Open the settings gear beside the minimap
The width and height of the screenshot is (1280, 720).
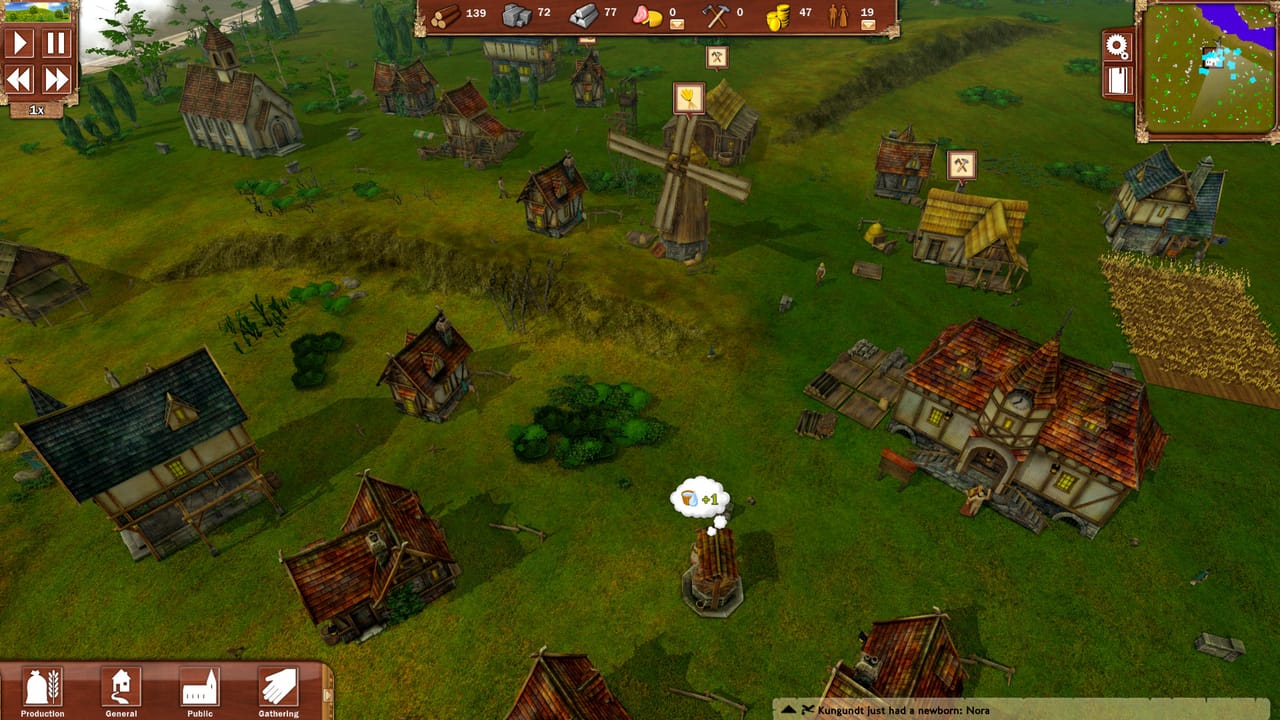point(1119,44)
